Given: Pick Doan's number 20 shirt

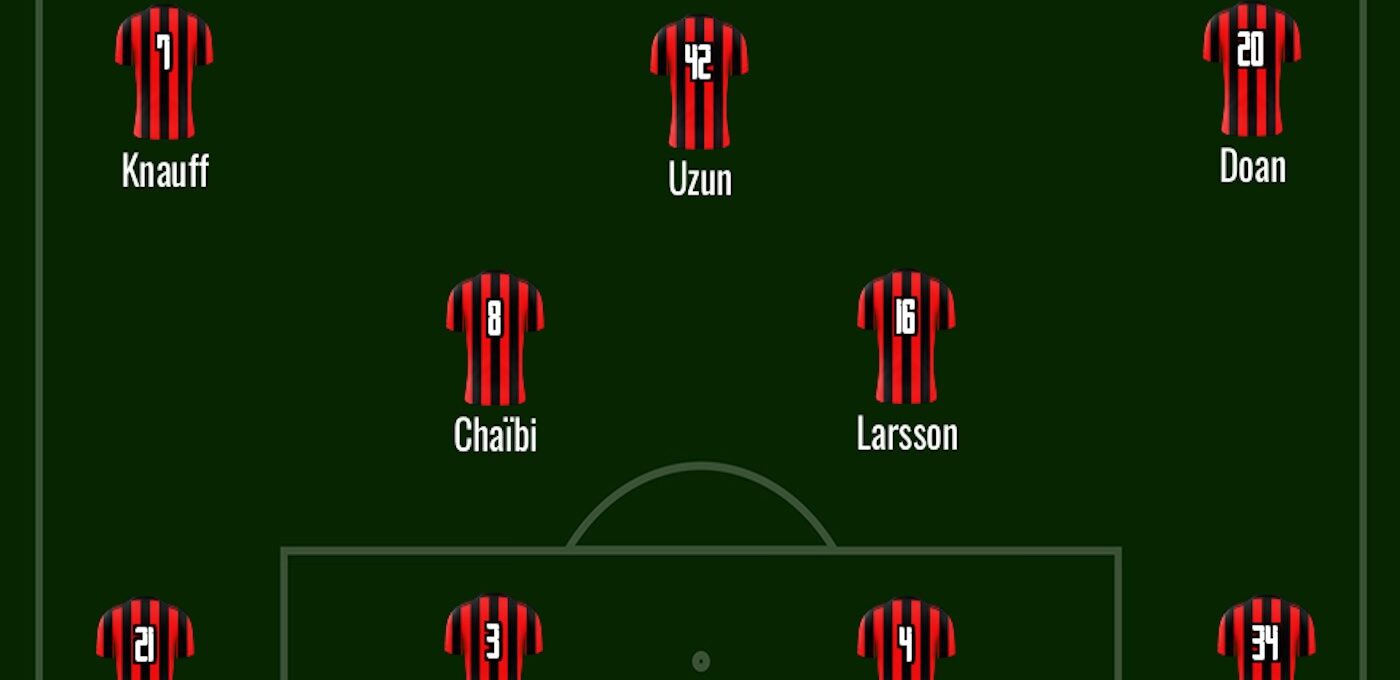Looking at the screenshot, I should point(1252,68).
